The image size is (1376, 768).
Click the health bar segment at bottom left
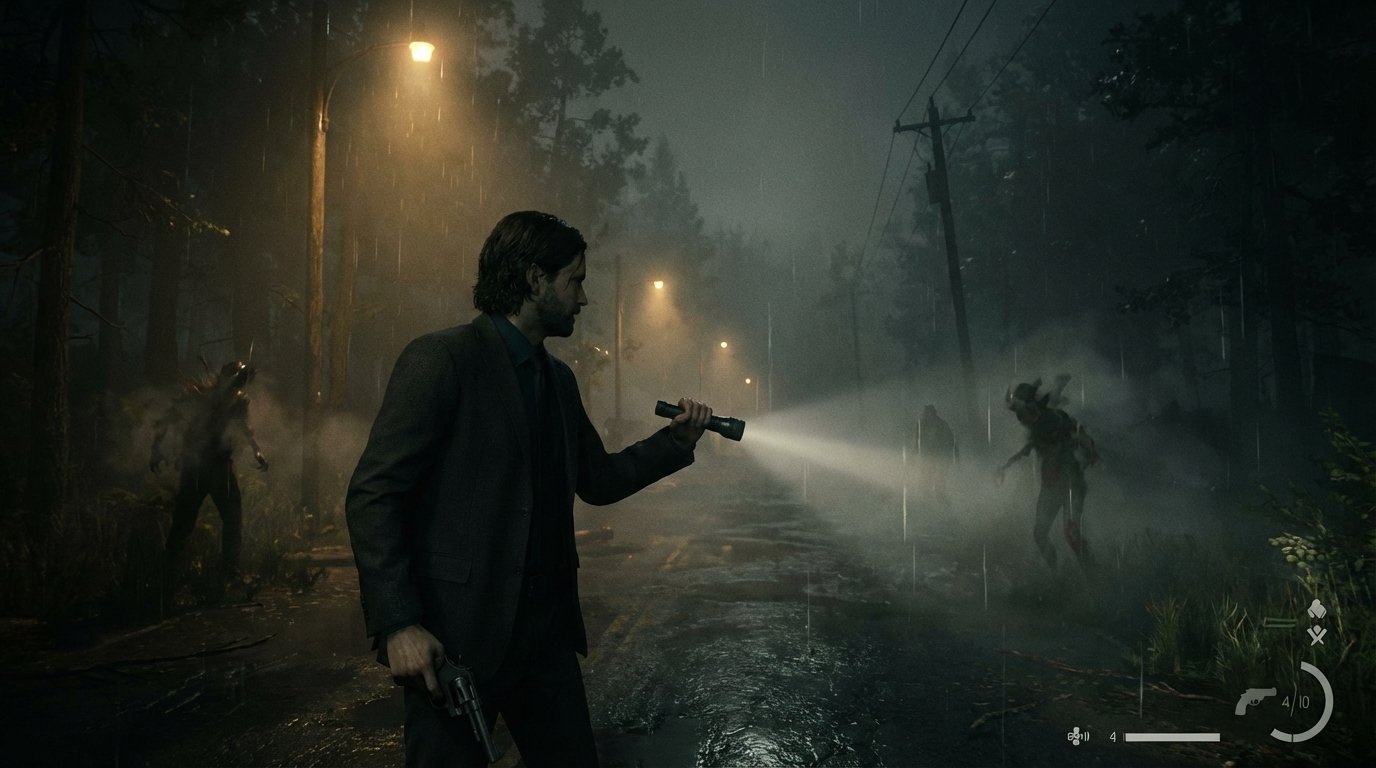tap(1172, 736)
